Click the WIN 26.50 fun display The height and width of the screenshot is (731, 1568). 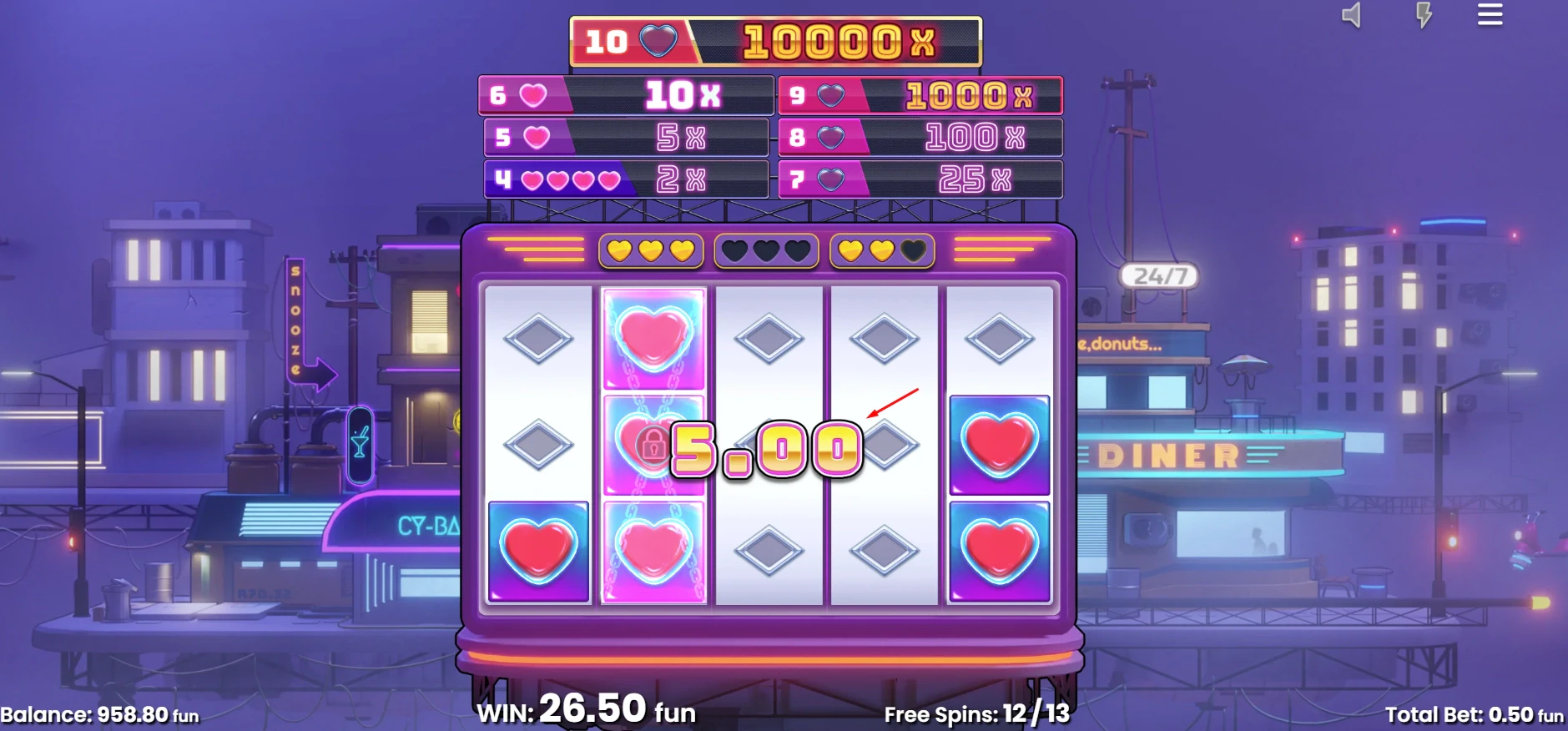(x=588, y=710)
